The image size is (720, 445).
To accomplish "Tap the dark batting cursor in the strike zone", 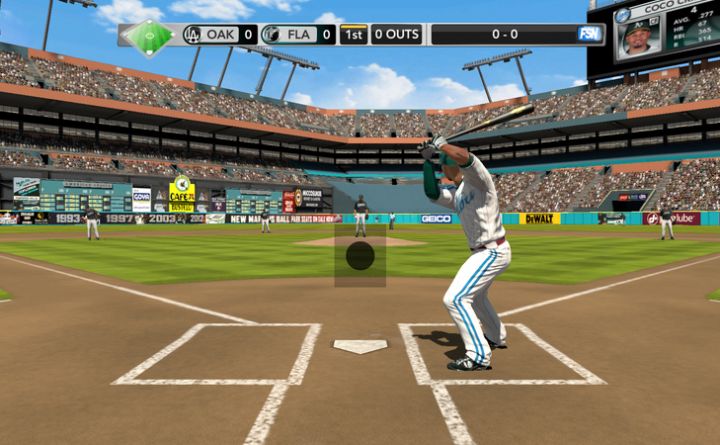I will point(360,256).
